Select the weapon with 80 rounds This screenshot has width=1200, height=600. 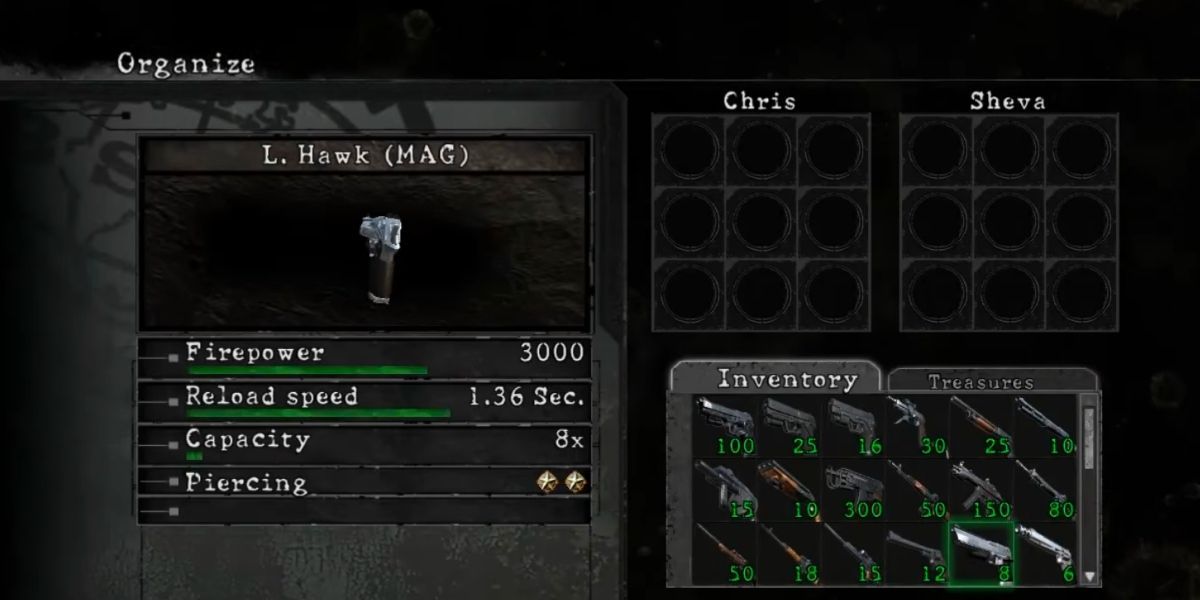tap(1044, 490)
